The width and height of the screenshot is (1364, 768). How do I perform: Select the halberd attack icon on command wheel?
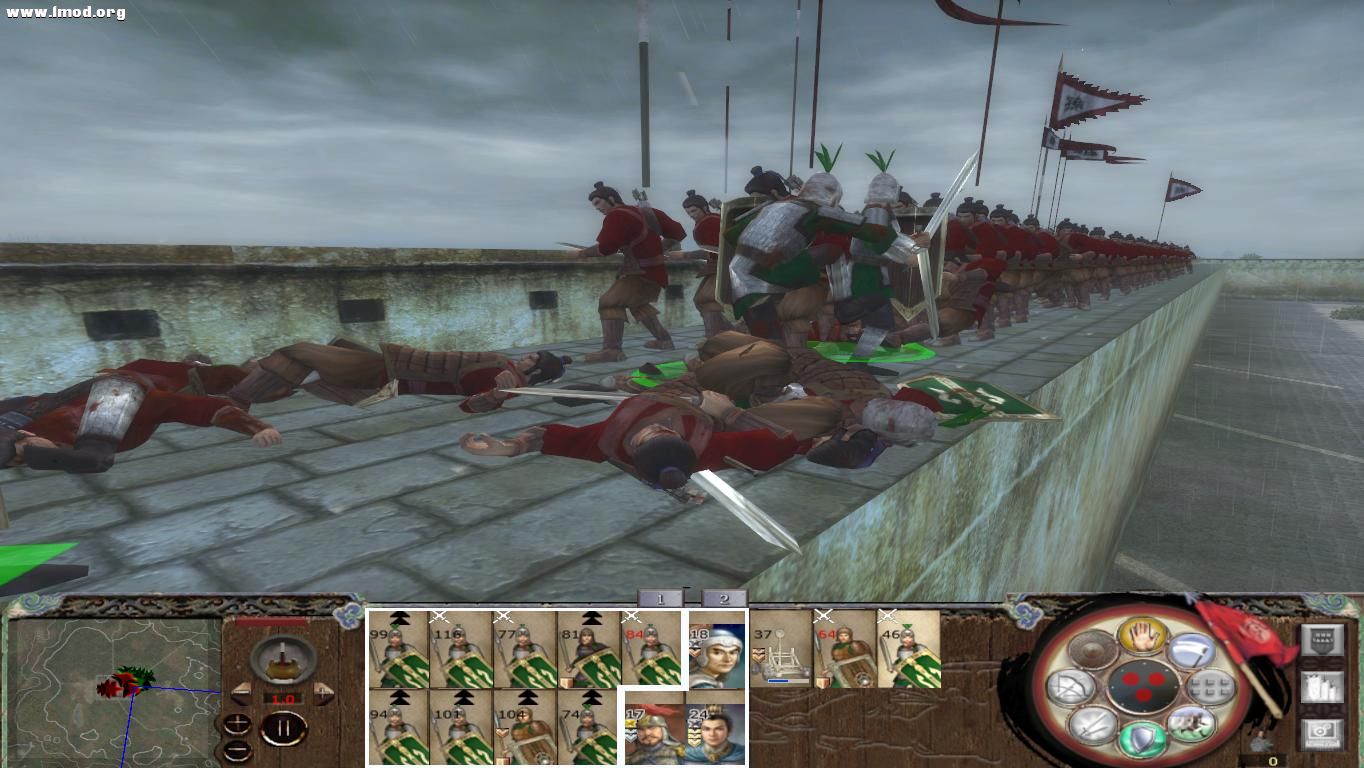(1190, 650)
